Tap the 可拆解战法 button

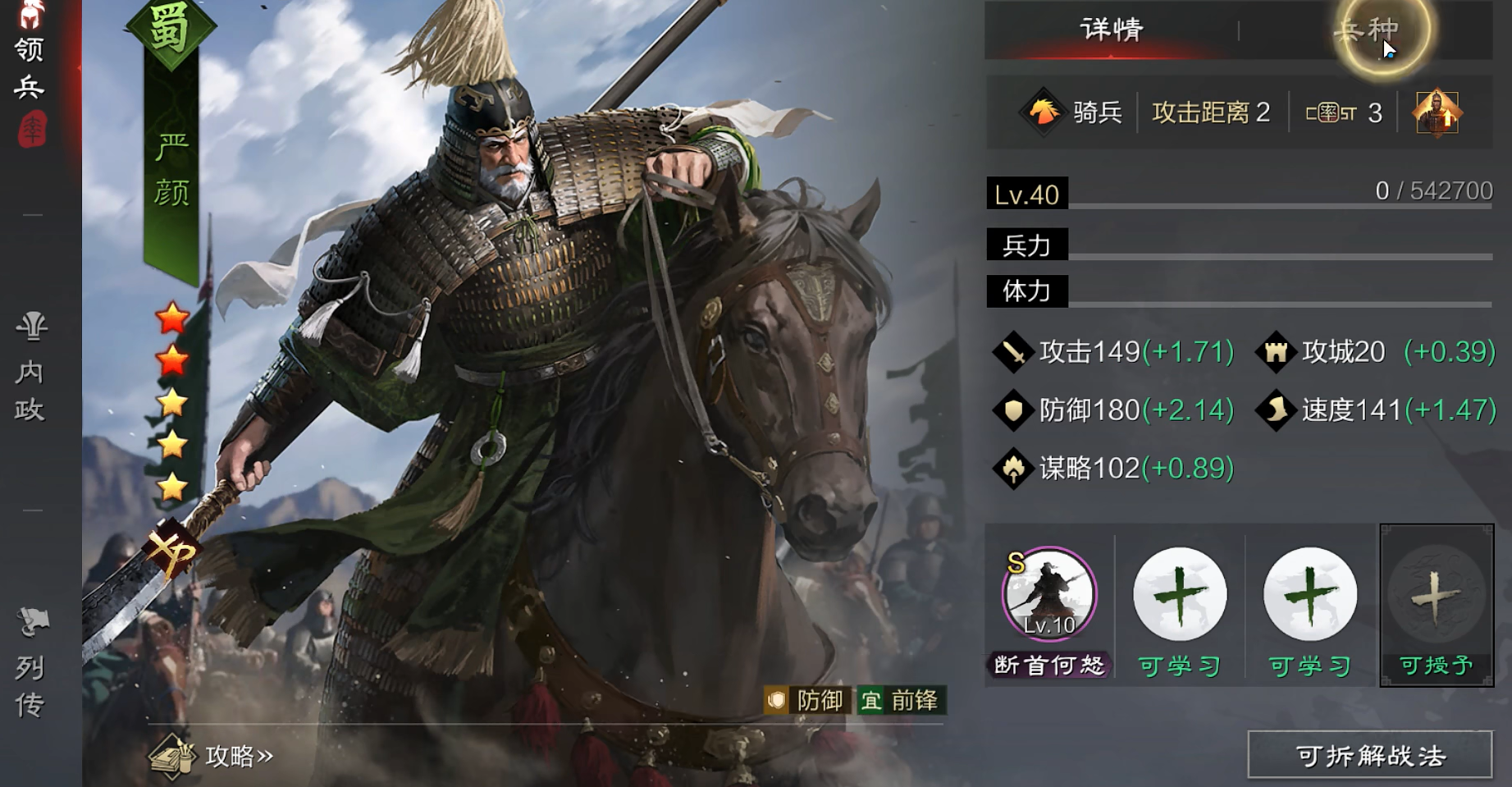1369,755
